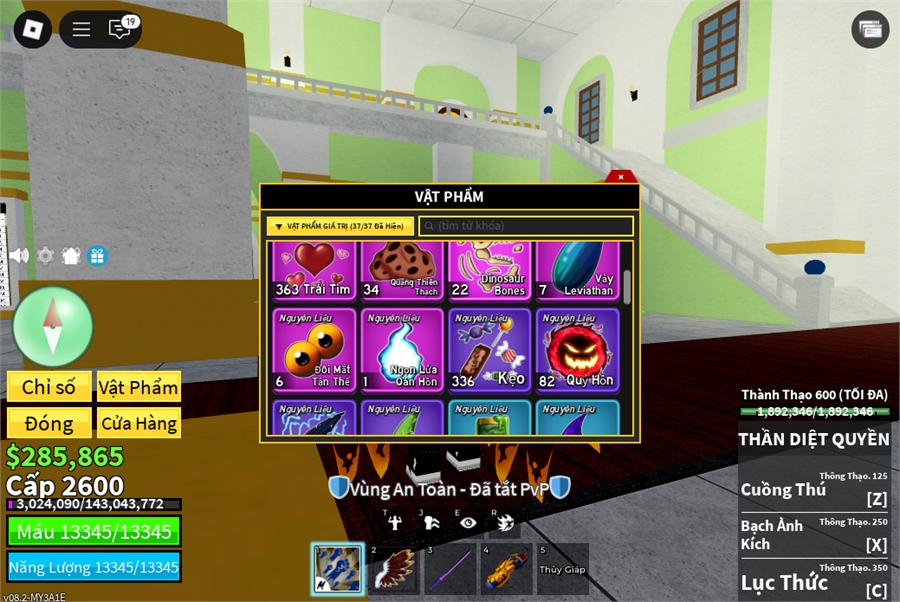Open the Vật Phẩm Giá Trị filter dropdown
Image resolution: width=900 pixels, height=602 pixels.
340,226
